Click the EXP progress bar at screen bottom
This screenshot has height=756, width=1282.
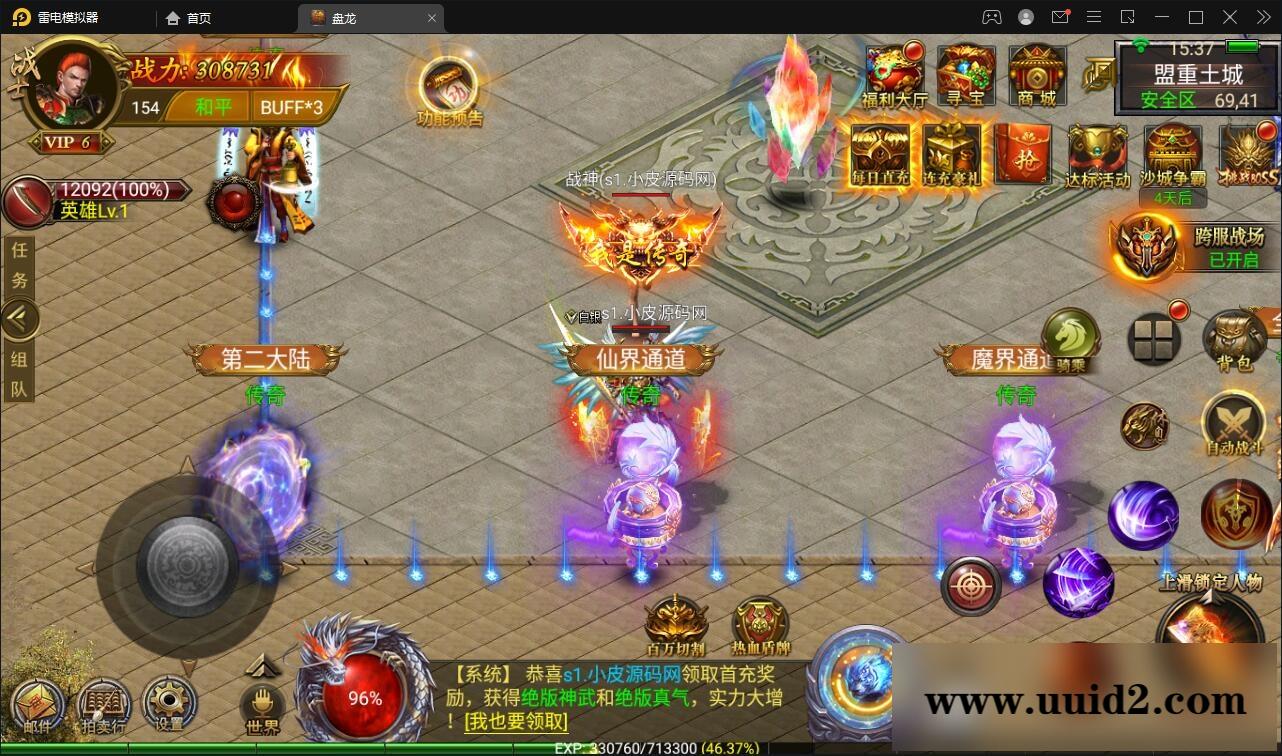[640, 748]
